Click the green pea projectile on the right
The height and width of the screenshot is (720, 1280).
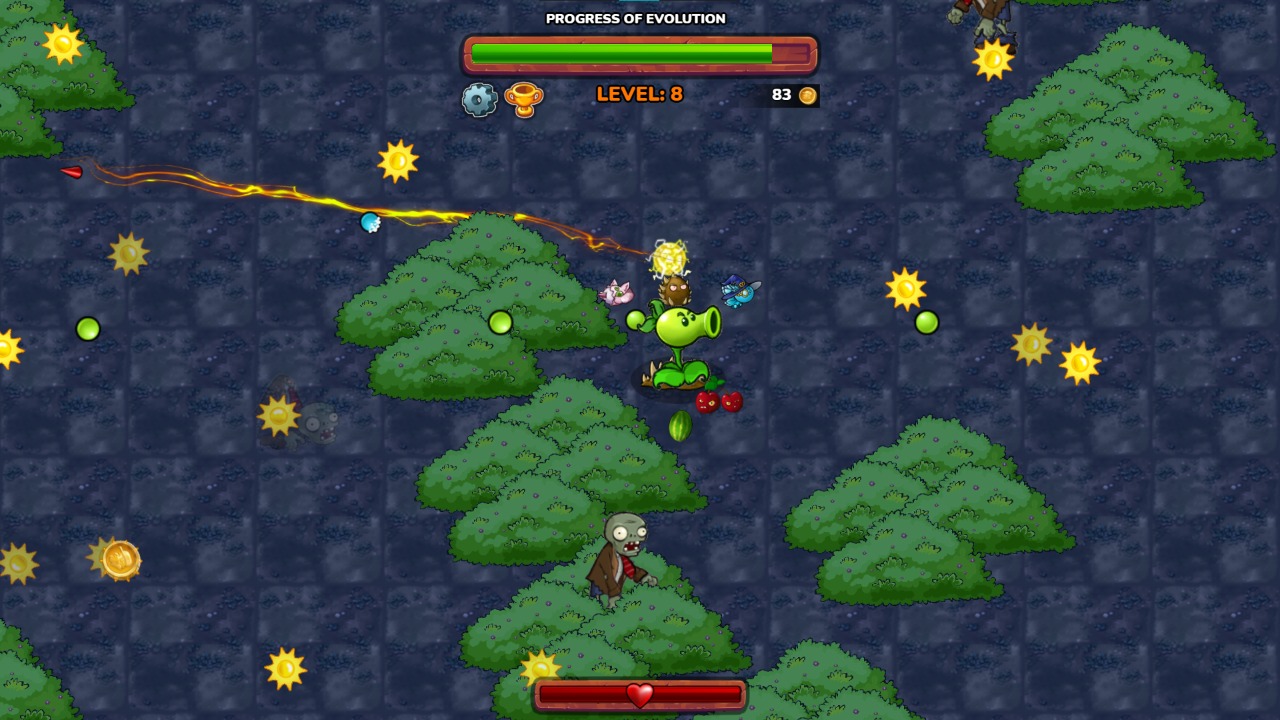(x=927, y=322)
